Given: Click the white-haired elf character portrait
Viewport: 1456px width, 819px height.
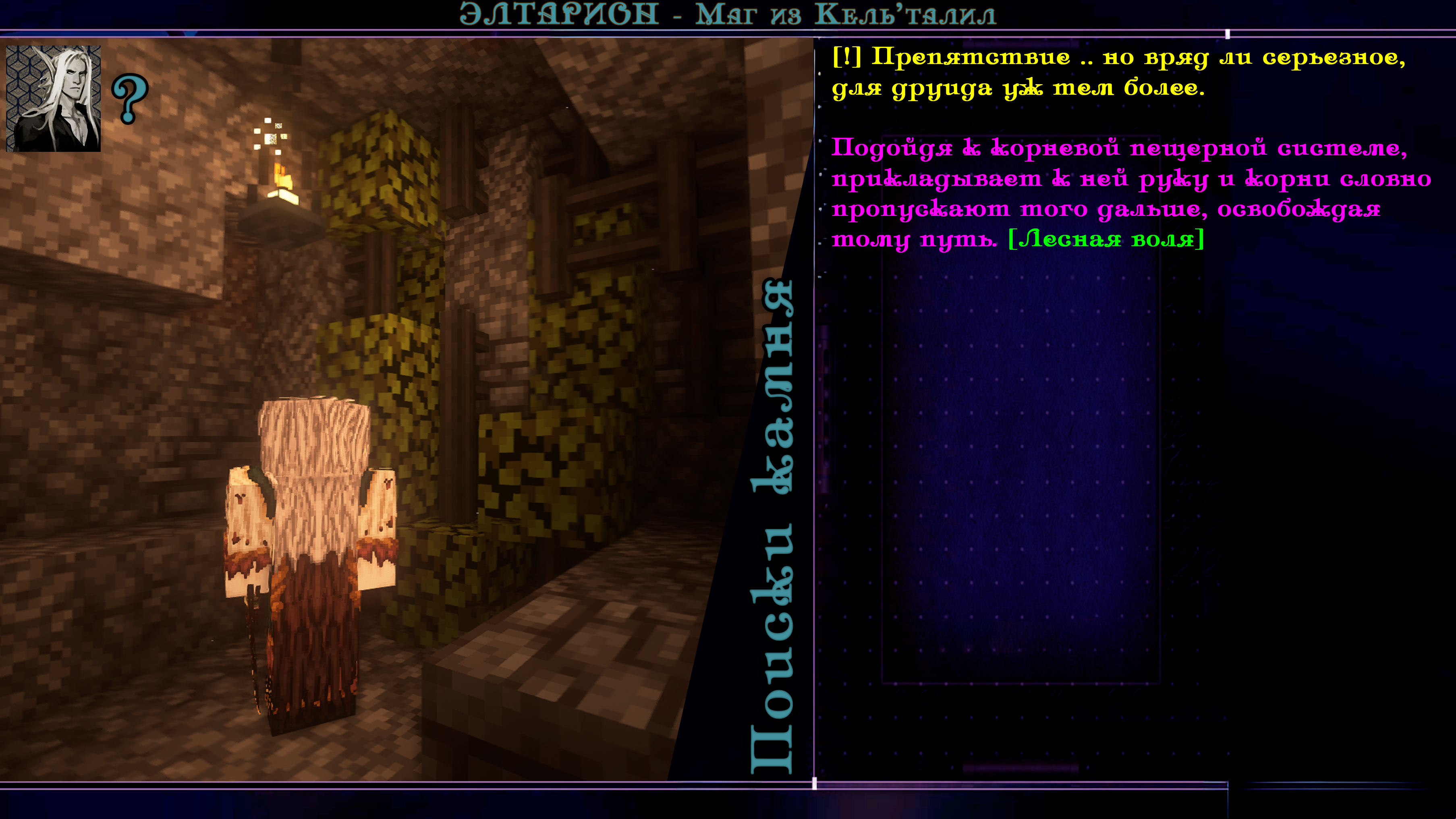Looking at the screenshot, I should (53, 98).
